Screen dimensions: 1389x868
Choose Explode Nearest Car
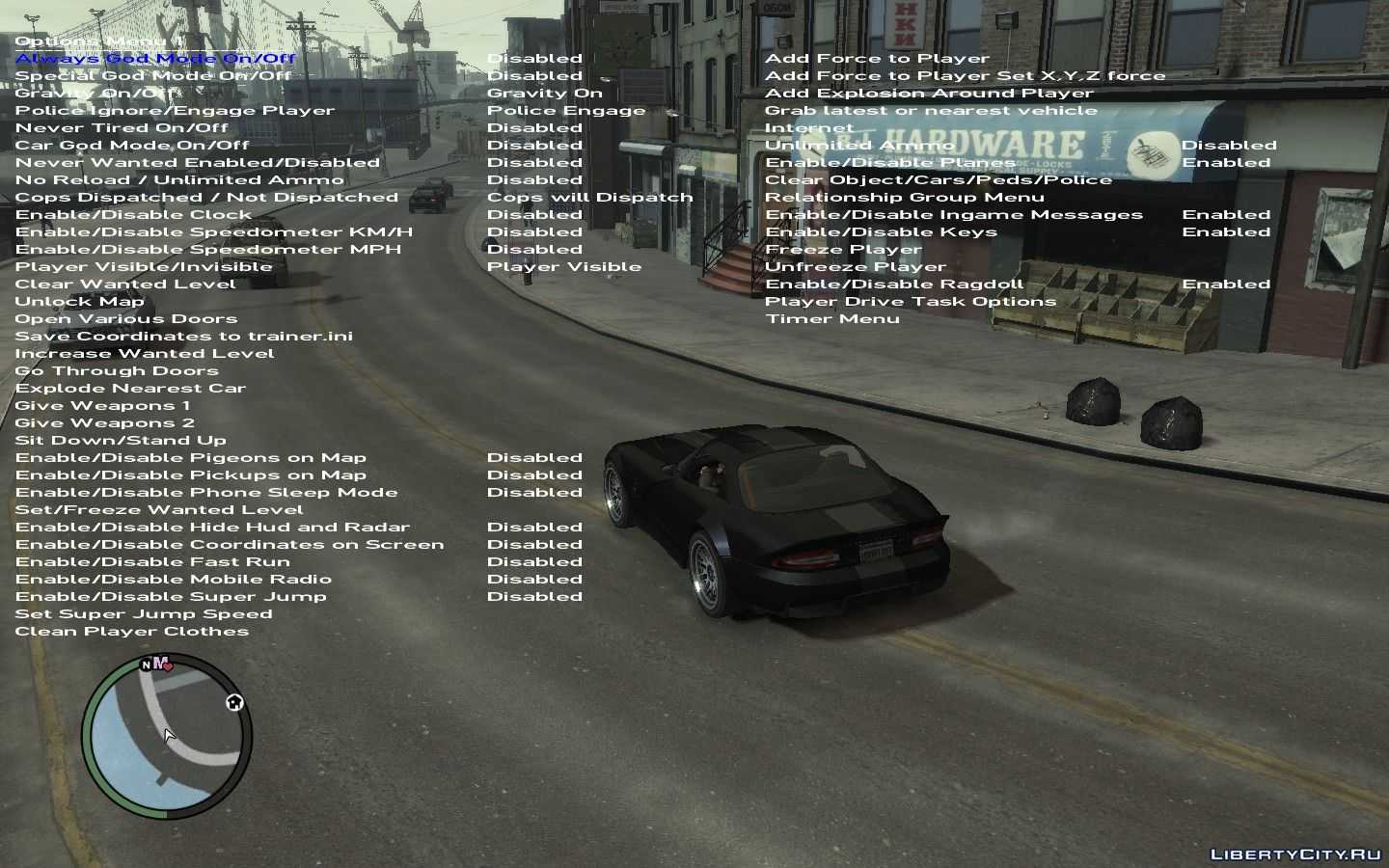coord(130,389)
